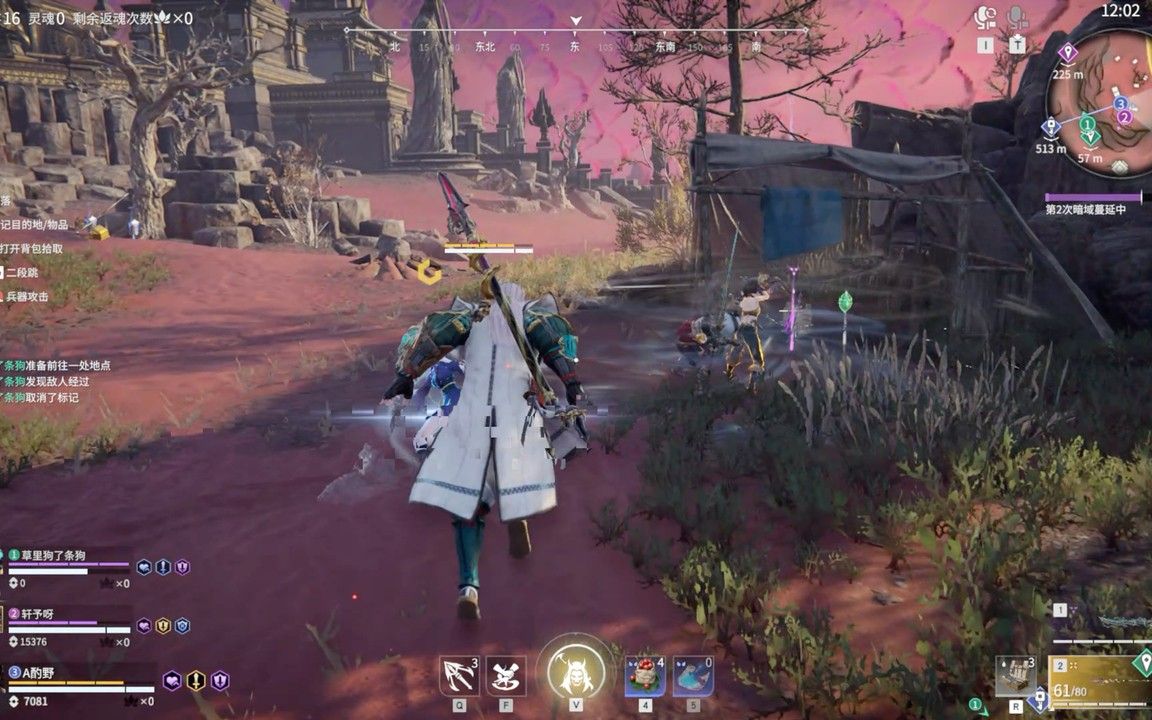
Task: Trigger the horned mask ultimate ability
Action: tap(576, 671)
